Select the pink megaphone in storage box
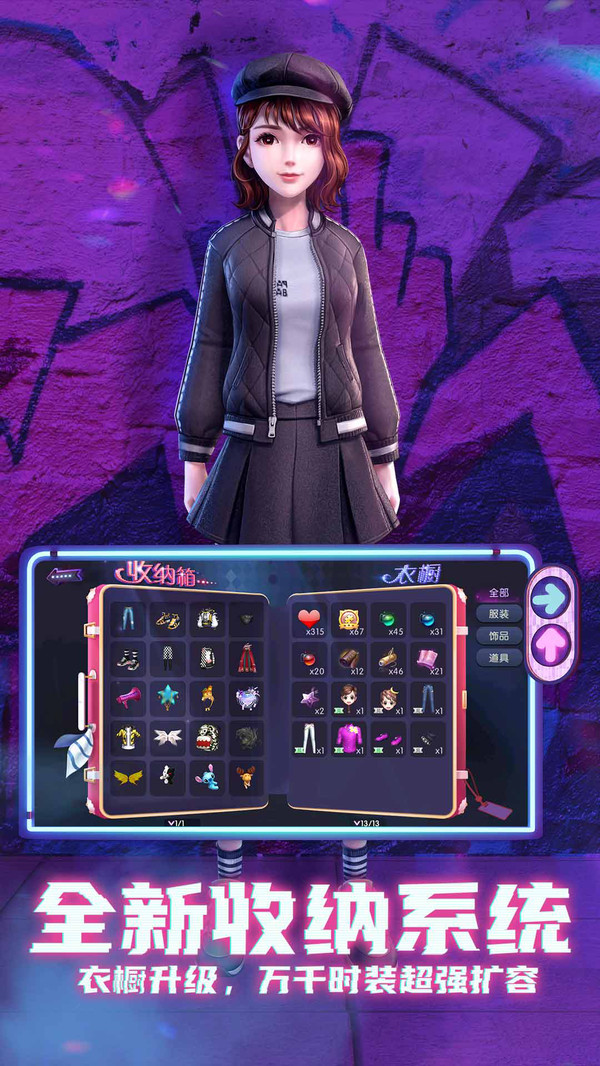Screen dimensions: 600x1066 (128, 696)
